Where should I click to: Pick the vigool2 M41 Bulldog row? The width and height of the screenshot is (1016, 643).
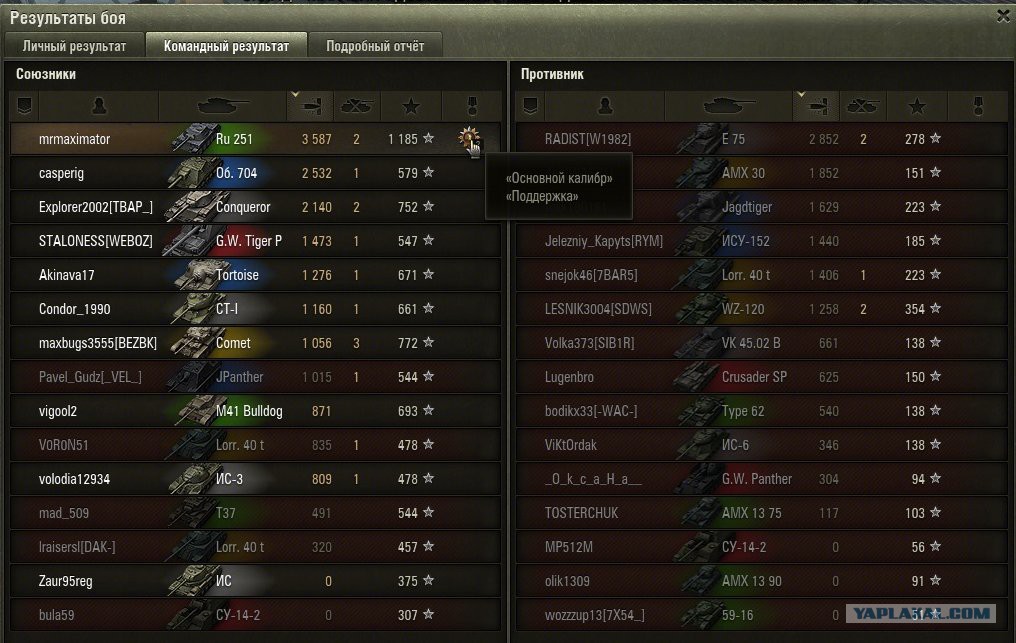point(255,411)
